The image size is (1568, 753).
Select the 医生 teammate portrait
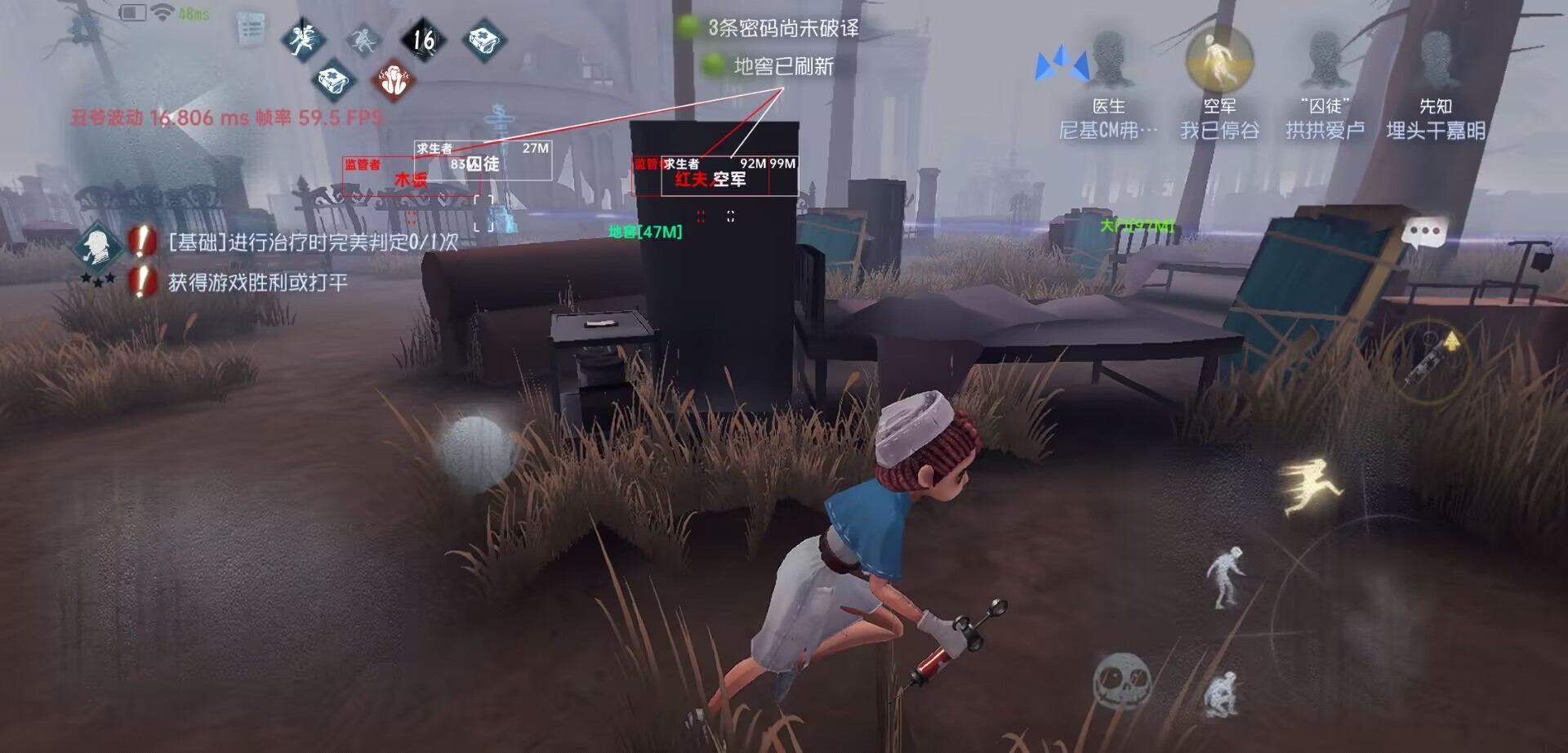1108,60
